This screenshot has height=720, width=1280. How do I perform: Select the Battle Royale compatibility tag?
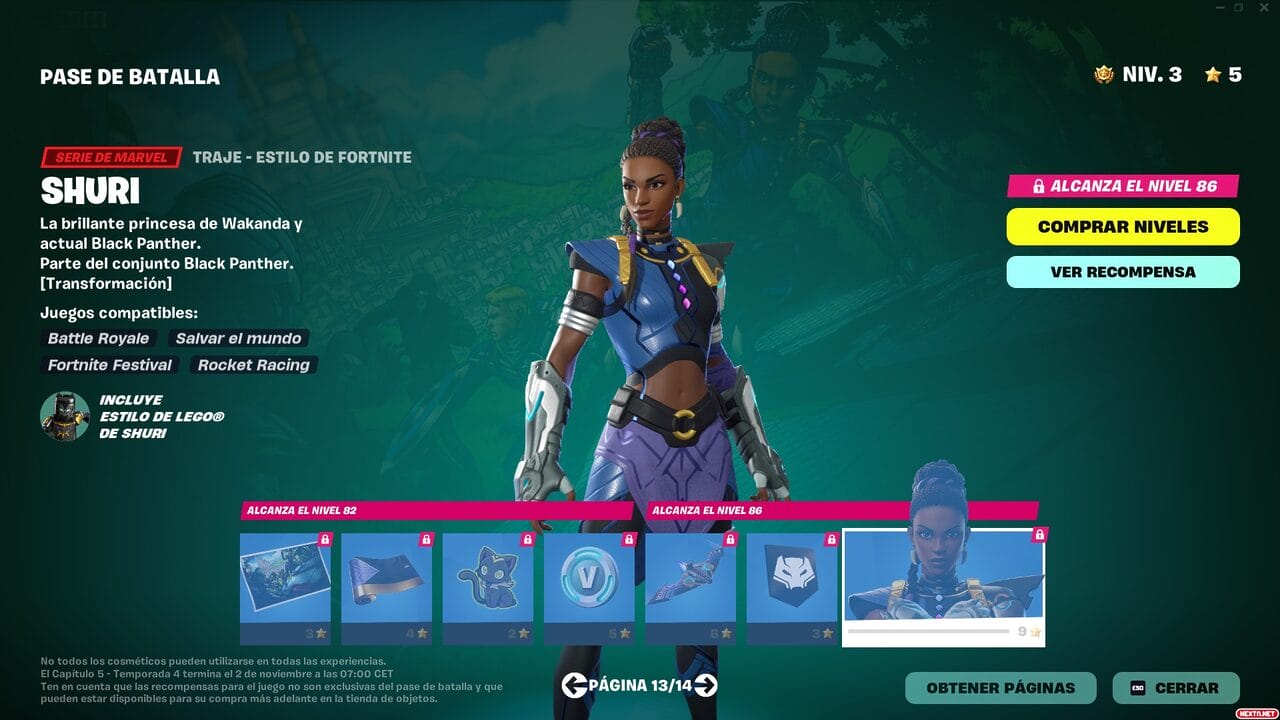(x=97, y=338)
